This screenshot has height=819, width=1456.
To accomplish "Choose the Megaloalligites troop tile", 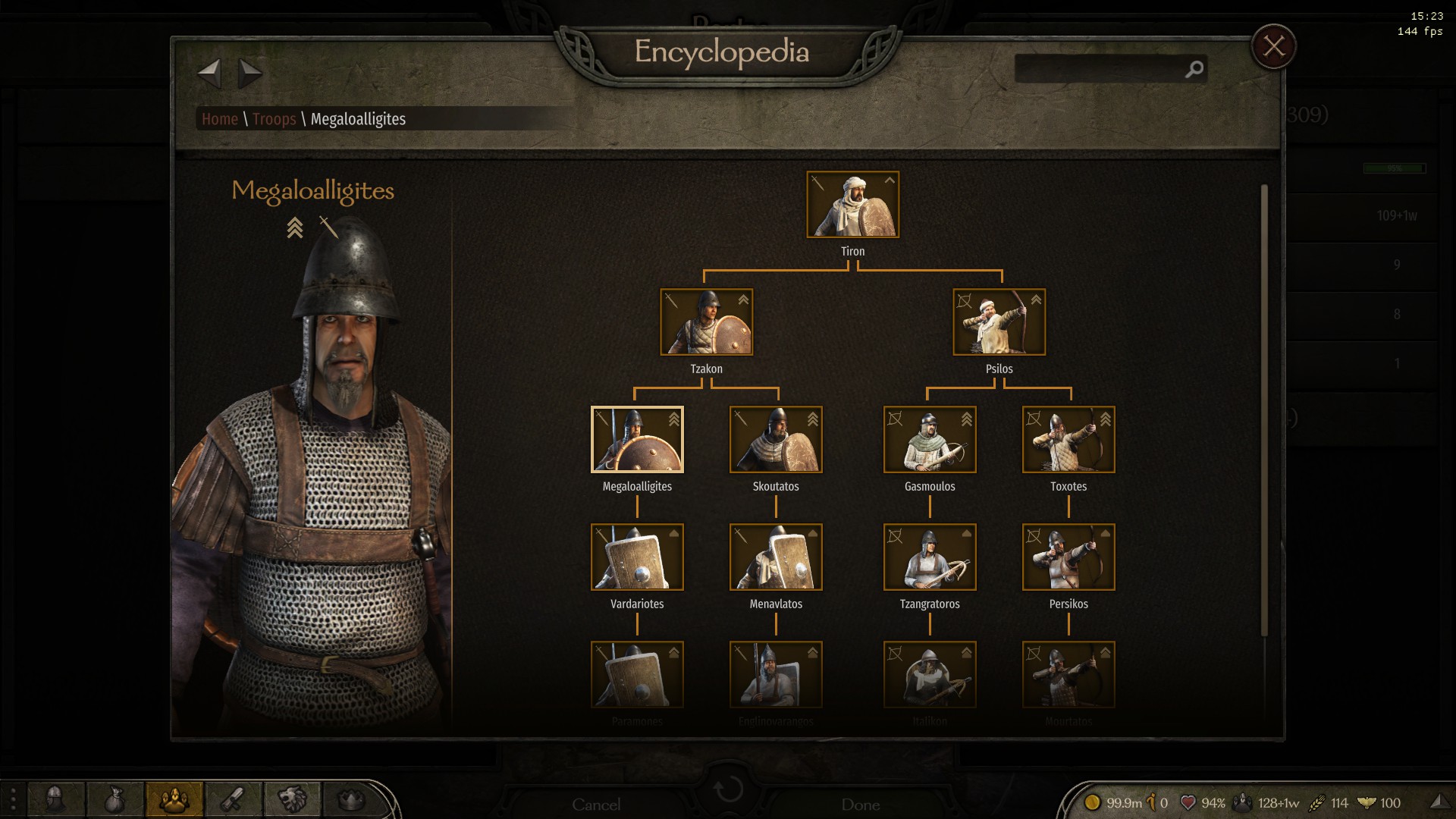I will point(637,440).
